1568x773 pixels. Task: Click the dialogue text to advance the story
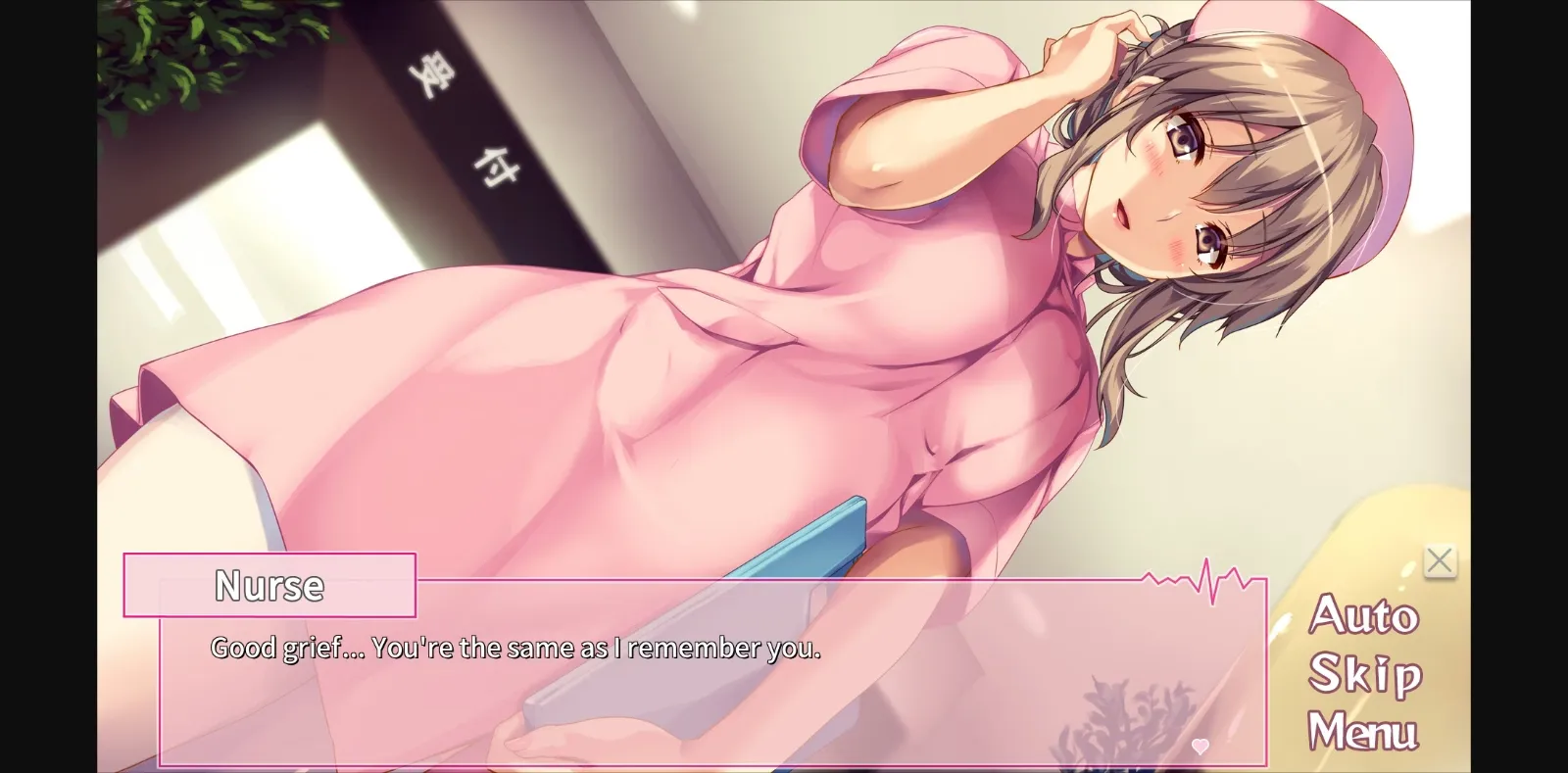click(516, 647)
